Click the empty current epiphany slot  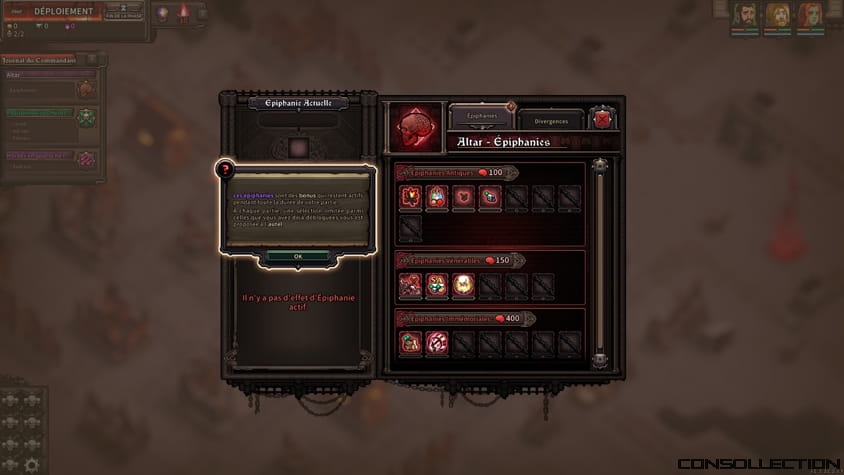[297, 148]
